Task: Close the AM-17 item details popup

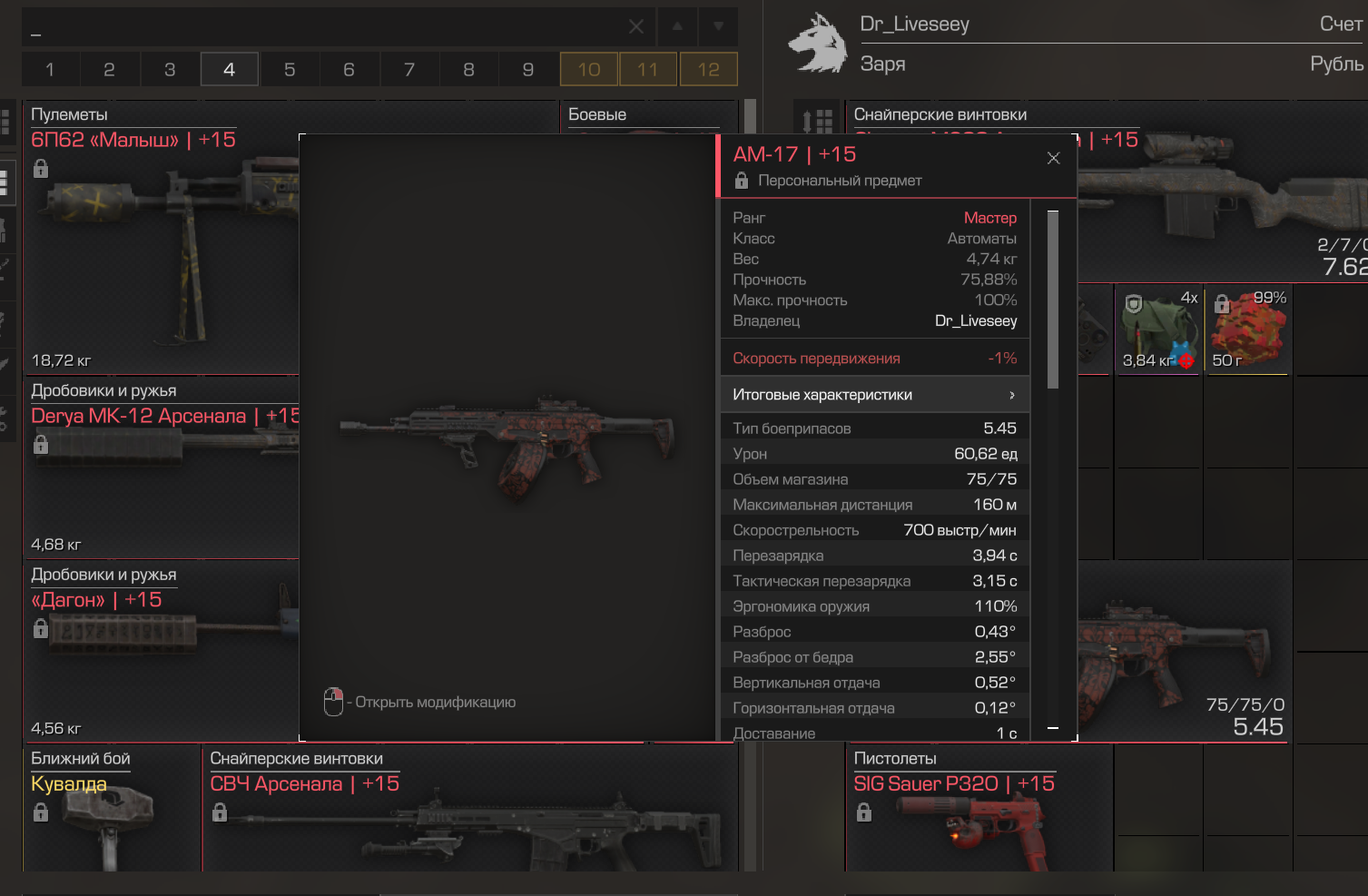Action: (x=1053, y=158)
